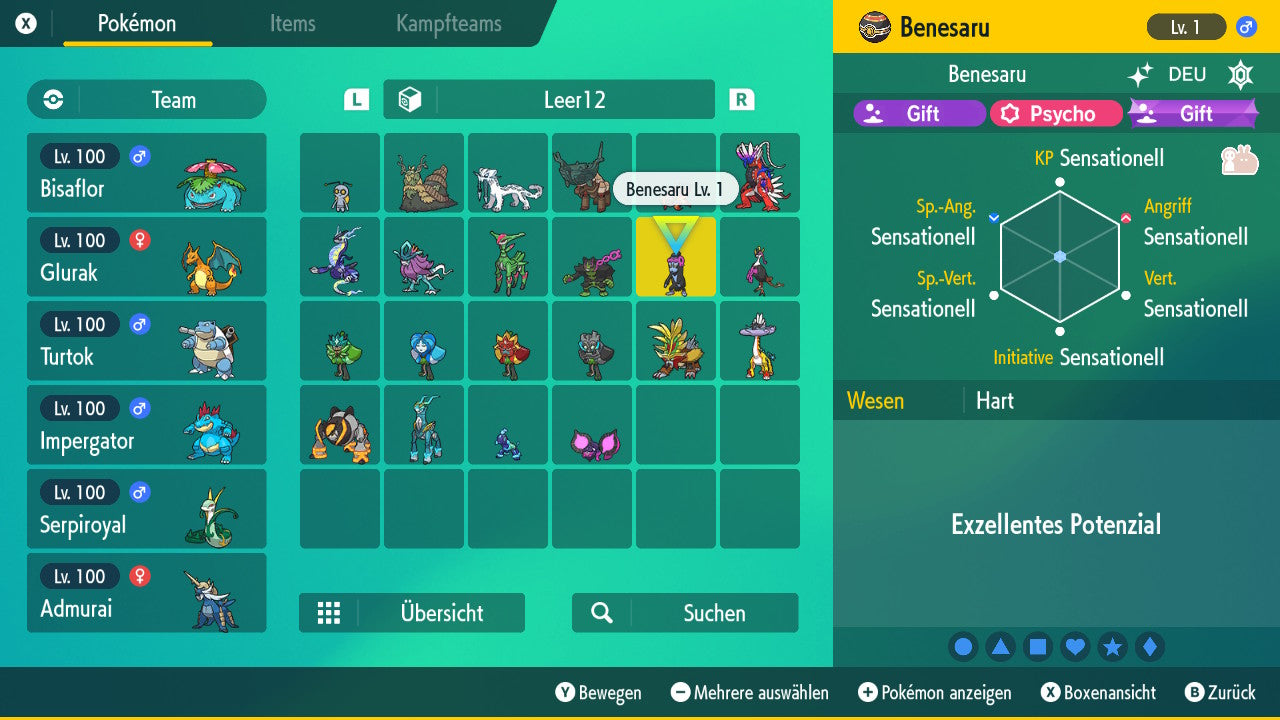1280x720 pixels.
Task: Open the Kampfteams tab
Action: click(447, 24)
